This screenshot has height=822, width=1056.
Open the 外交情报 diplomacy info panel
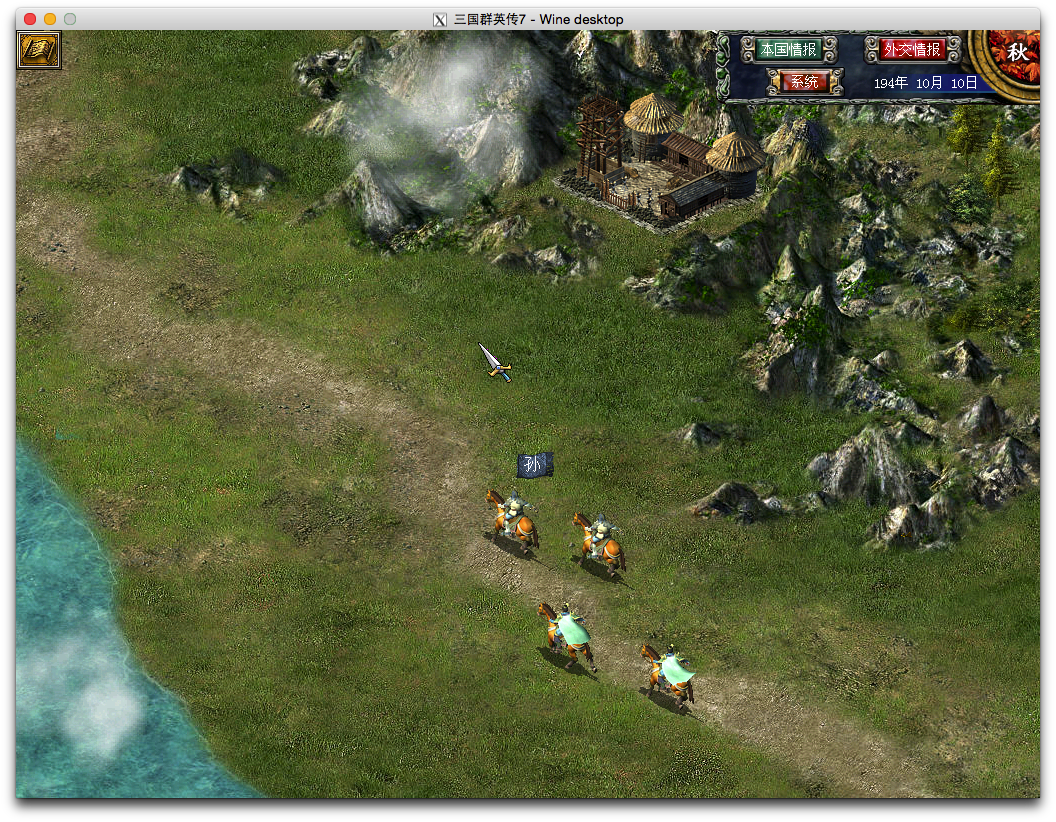pyautogui.click(x=912, y=49)
